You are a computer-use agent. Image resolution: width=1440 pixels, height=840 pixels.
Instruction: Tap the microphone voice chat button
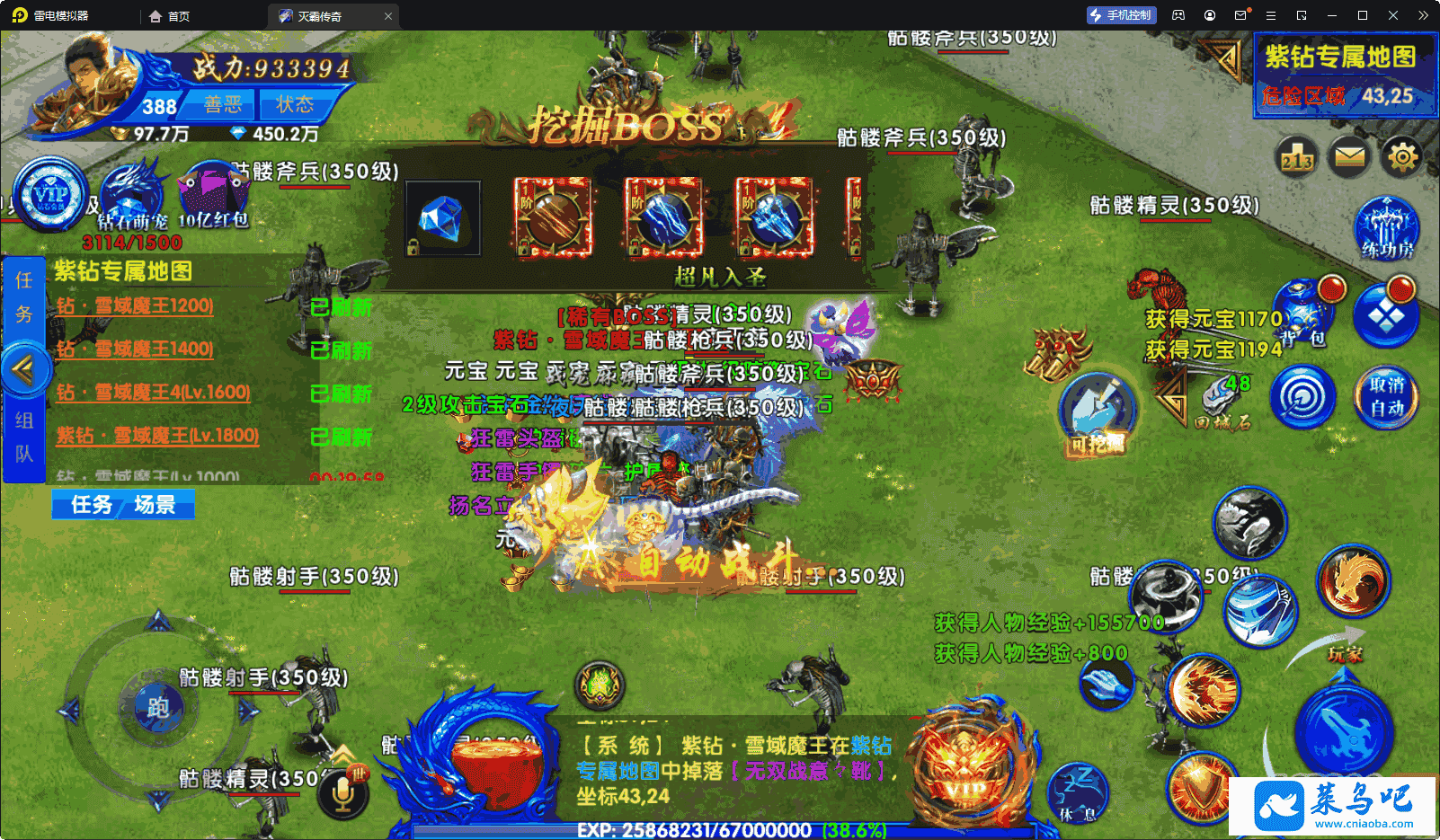pos(342,792)
